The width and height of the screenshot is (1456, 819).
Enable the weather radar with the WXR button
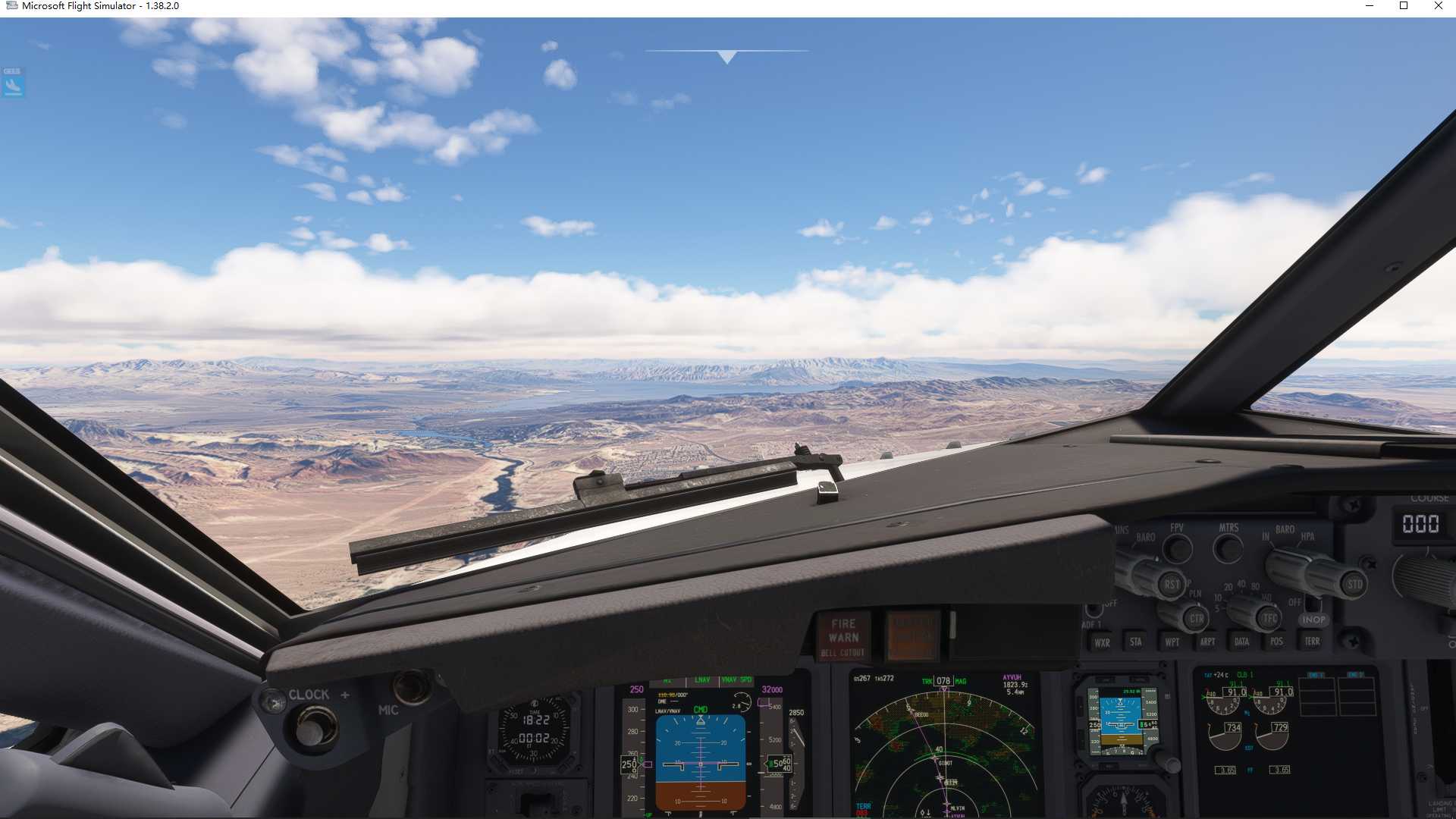(1103, 642)
